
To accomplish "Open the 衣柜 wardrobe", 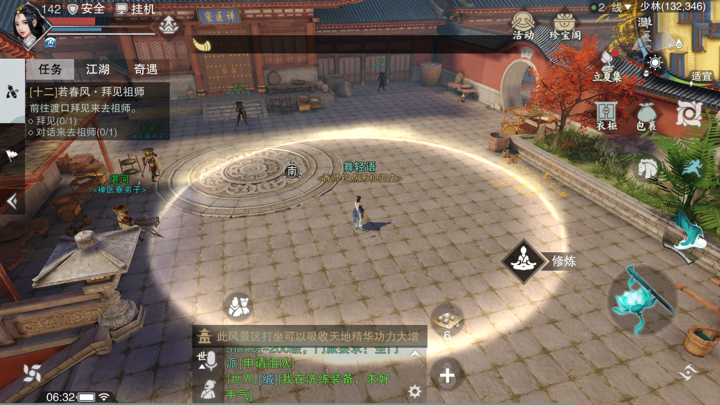I will point(607,115).
